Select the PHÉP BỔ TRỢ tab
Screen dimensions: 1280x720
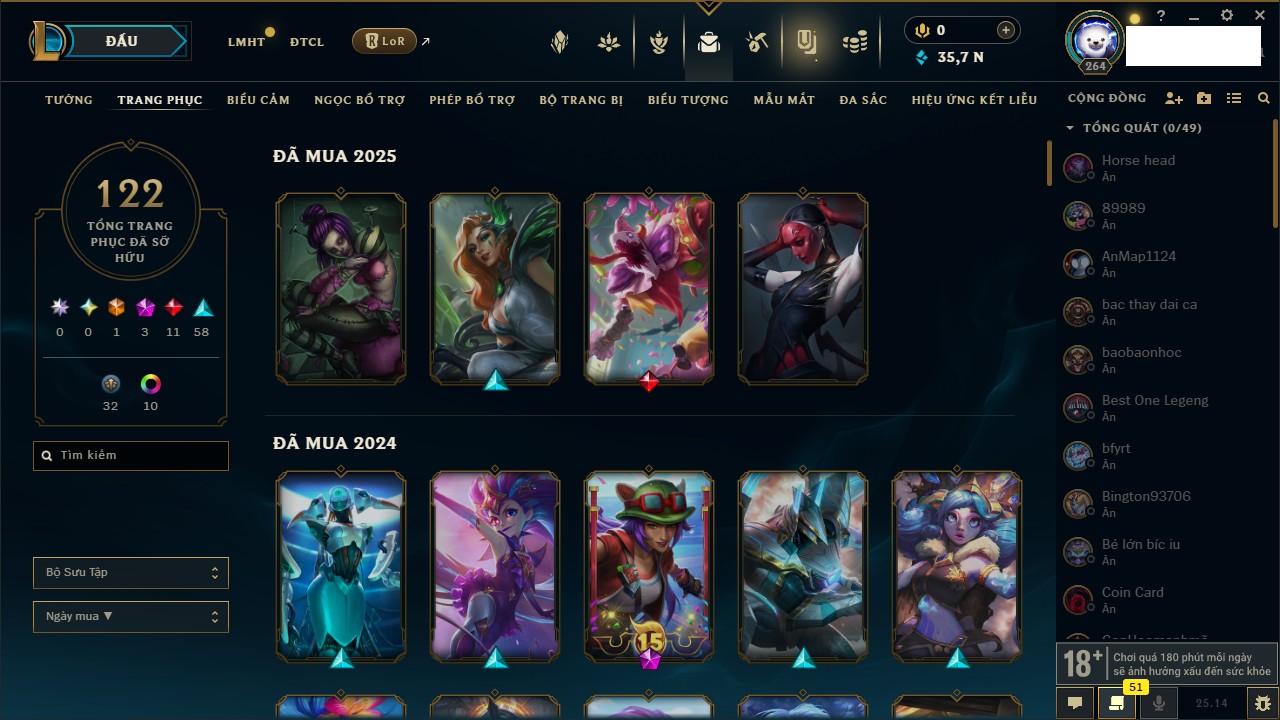[x=472, y=100]
